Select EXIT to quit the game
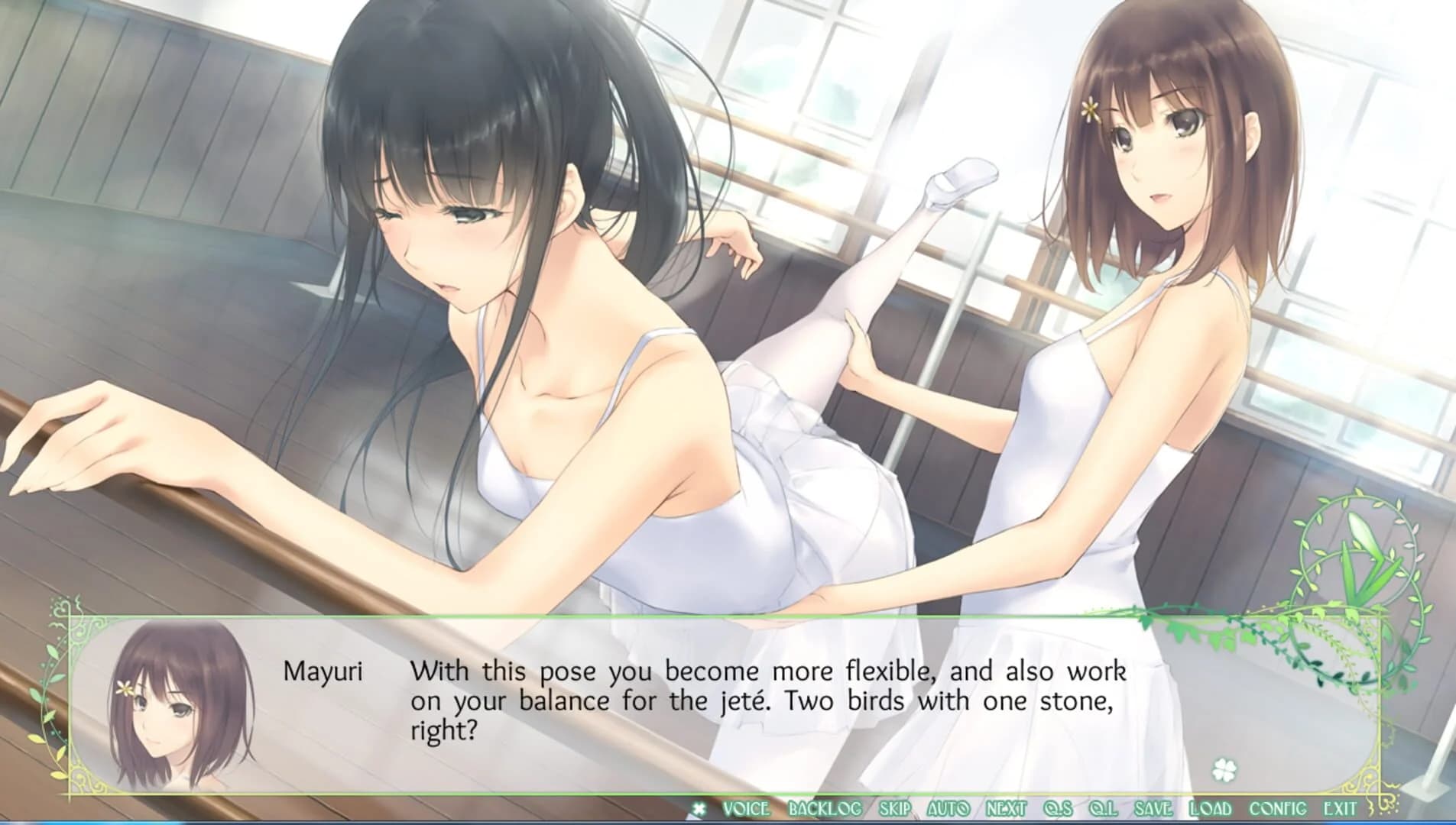Viewport: 1456px width, 825px height. (1340, 807)
